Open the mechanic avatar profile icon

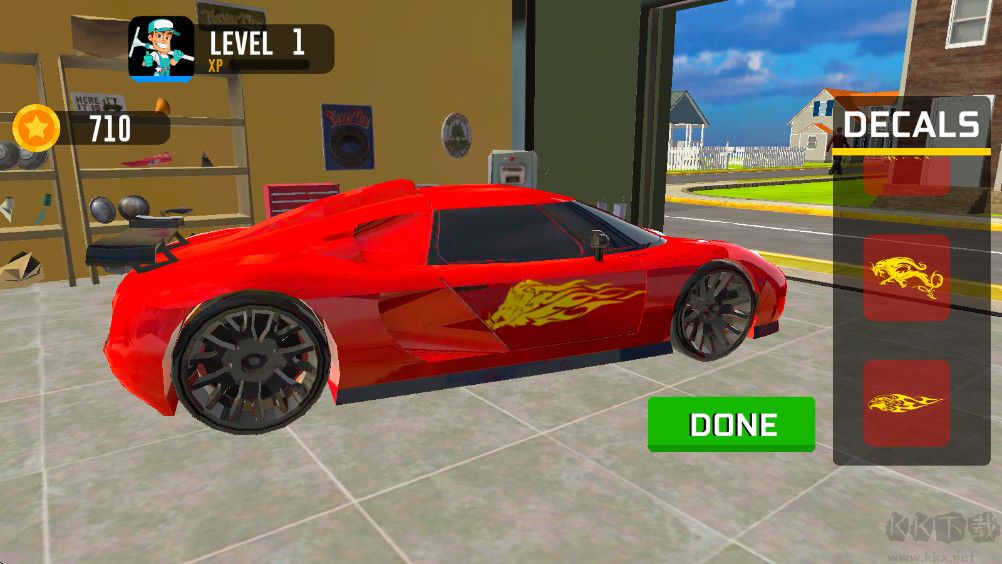coord(161,49)
